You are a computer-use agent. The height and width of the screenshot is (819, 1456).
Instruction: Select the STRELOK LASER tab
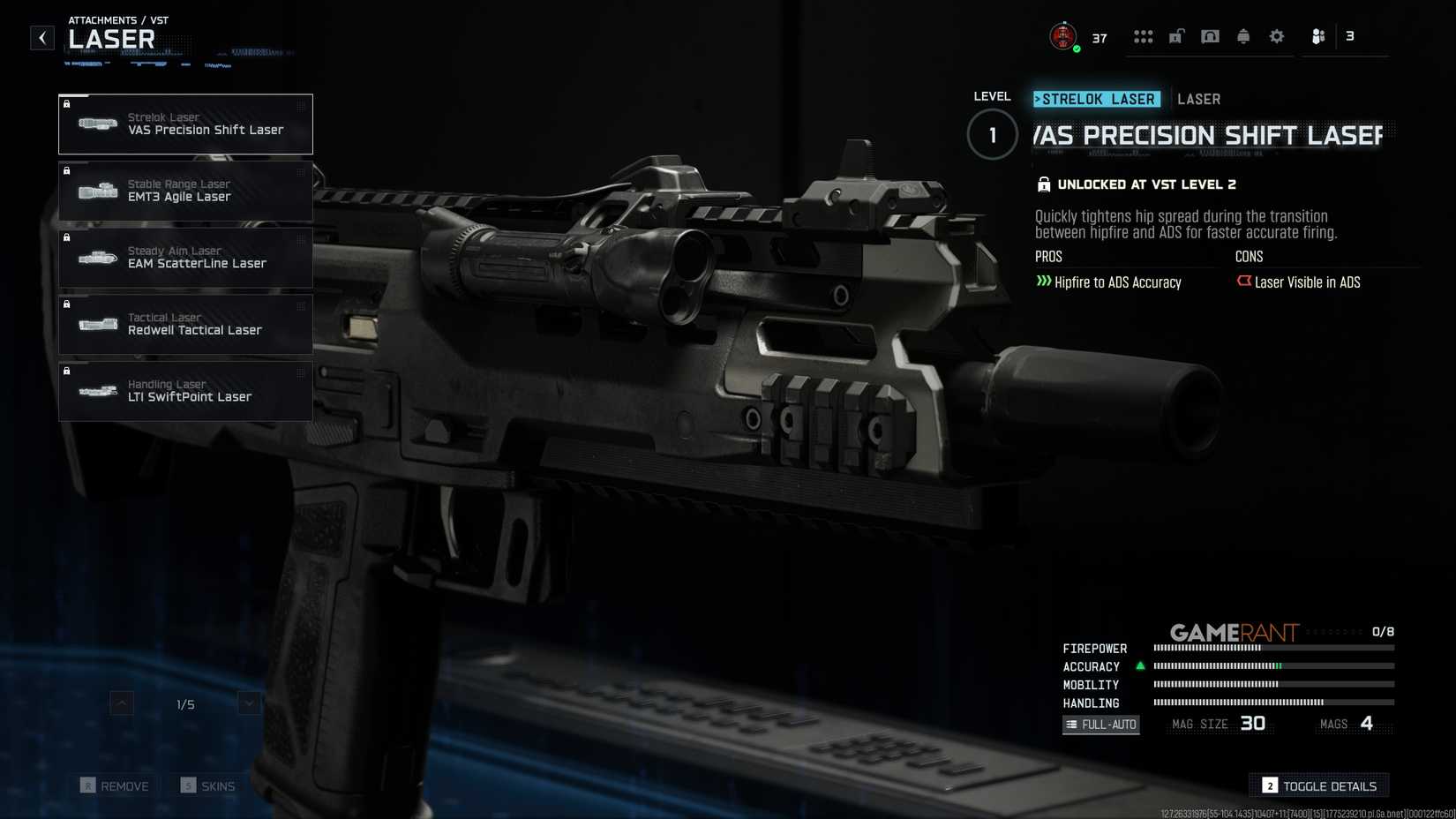[1097, 99]
